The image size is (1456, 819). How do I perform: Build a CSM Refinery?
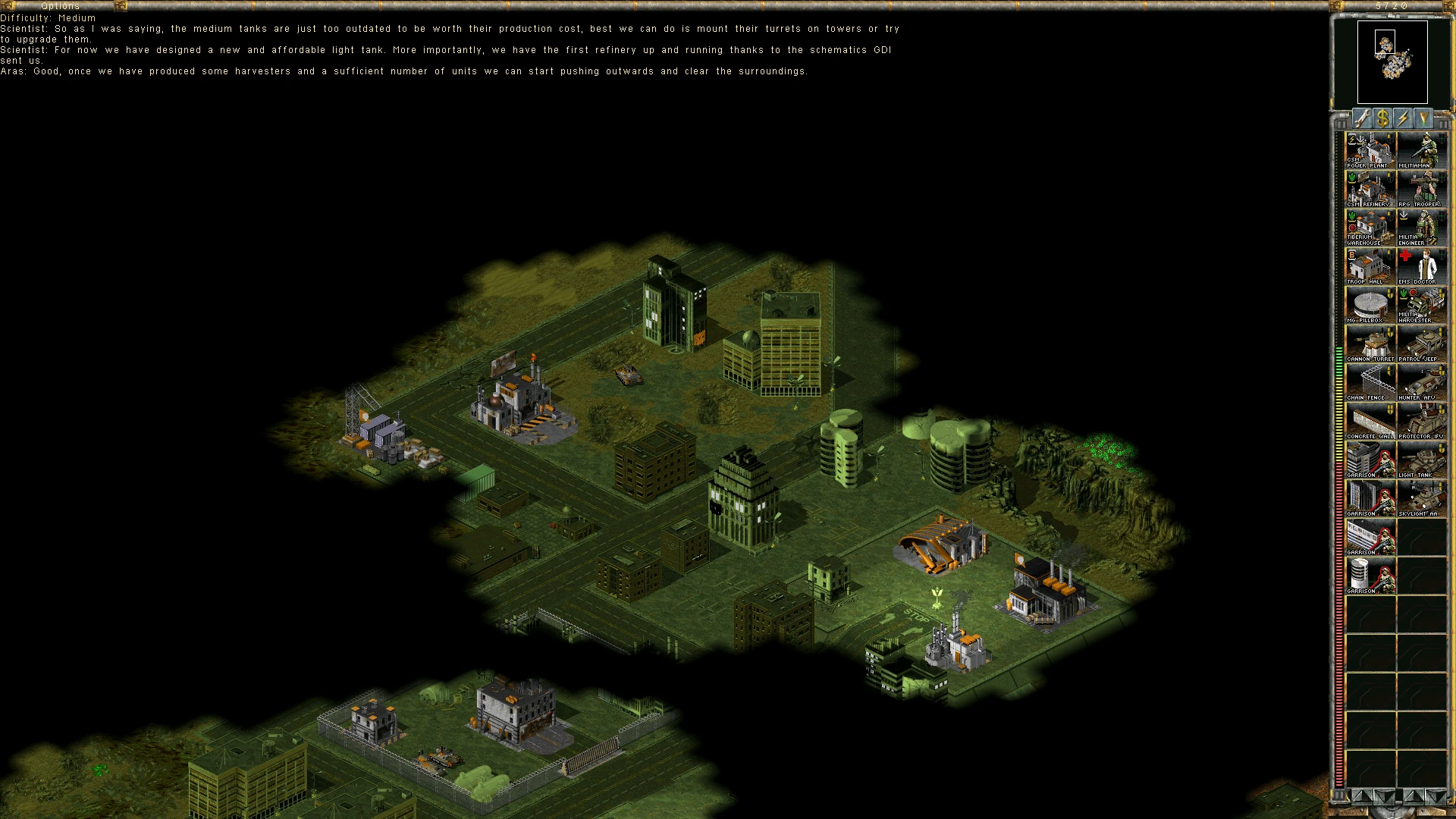click(1370, 189)
